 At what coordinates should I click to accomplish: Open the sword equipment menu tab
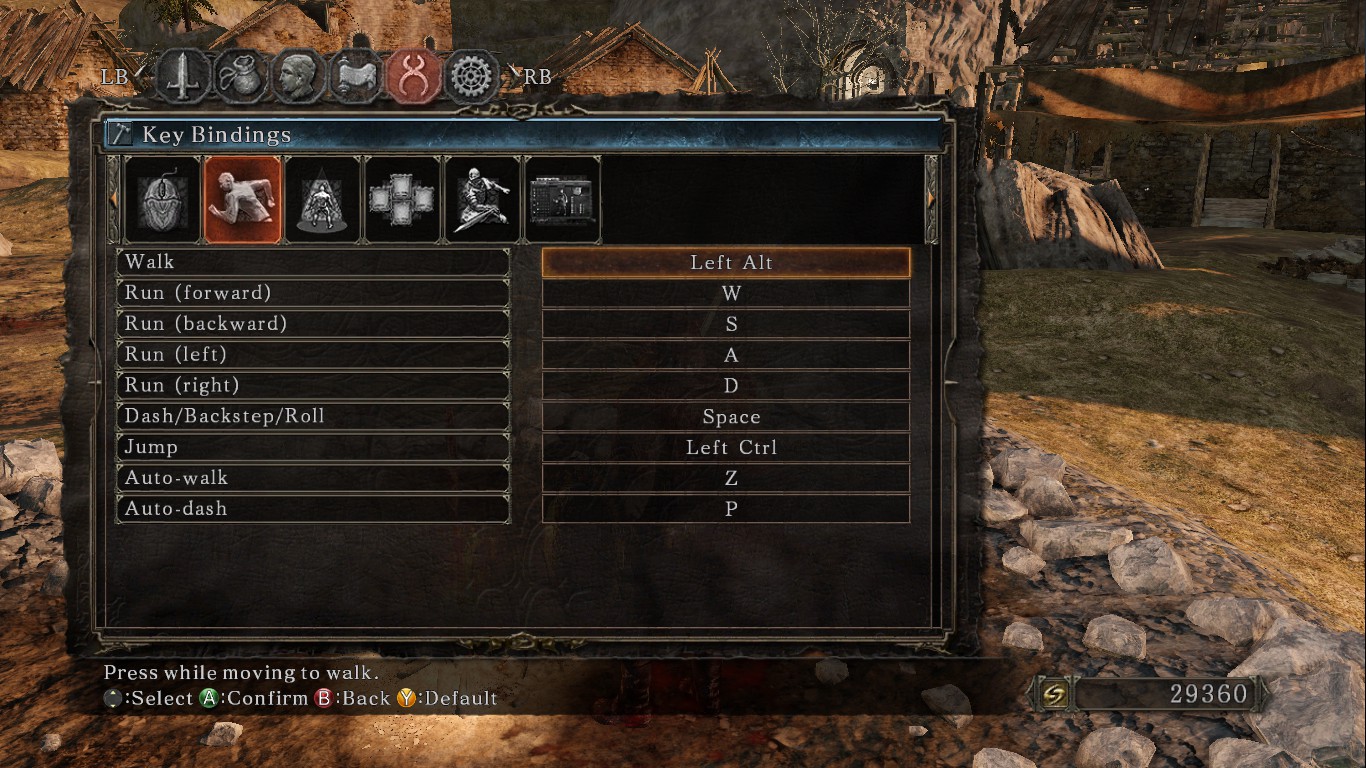184,77
